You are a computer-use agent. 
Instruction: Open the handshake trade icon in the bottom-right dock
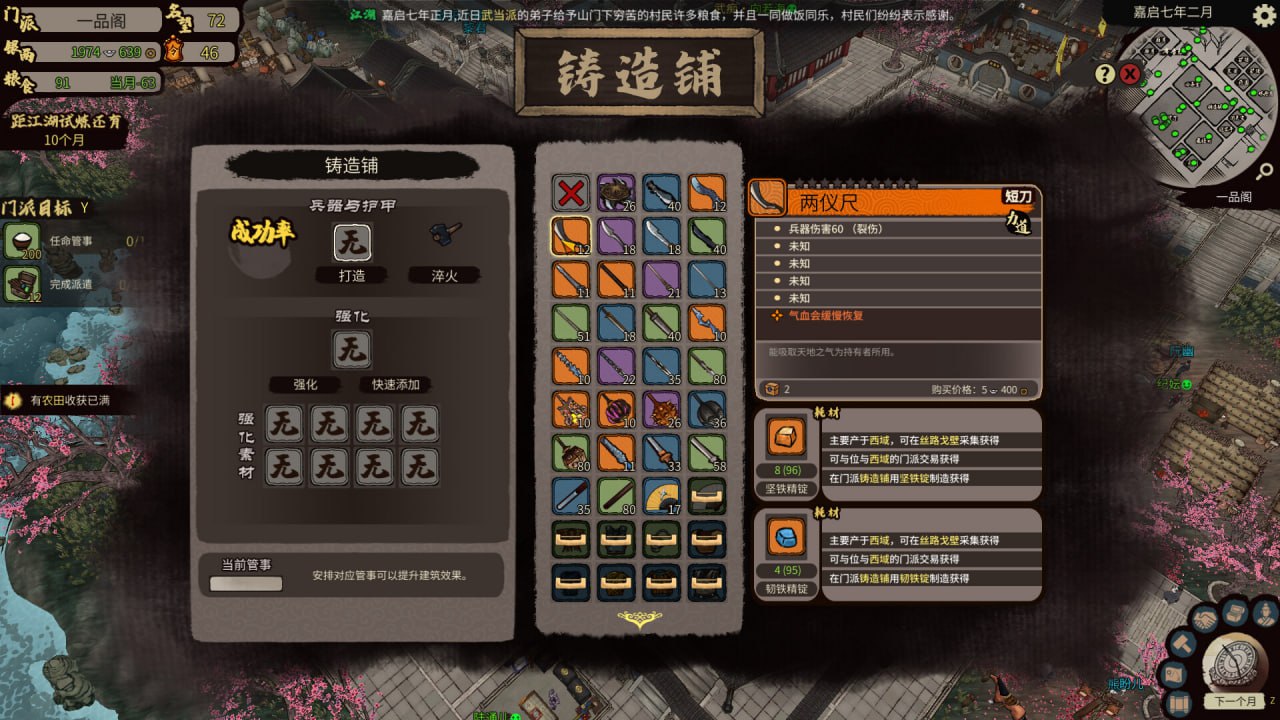click(x=1206, y=619)
